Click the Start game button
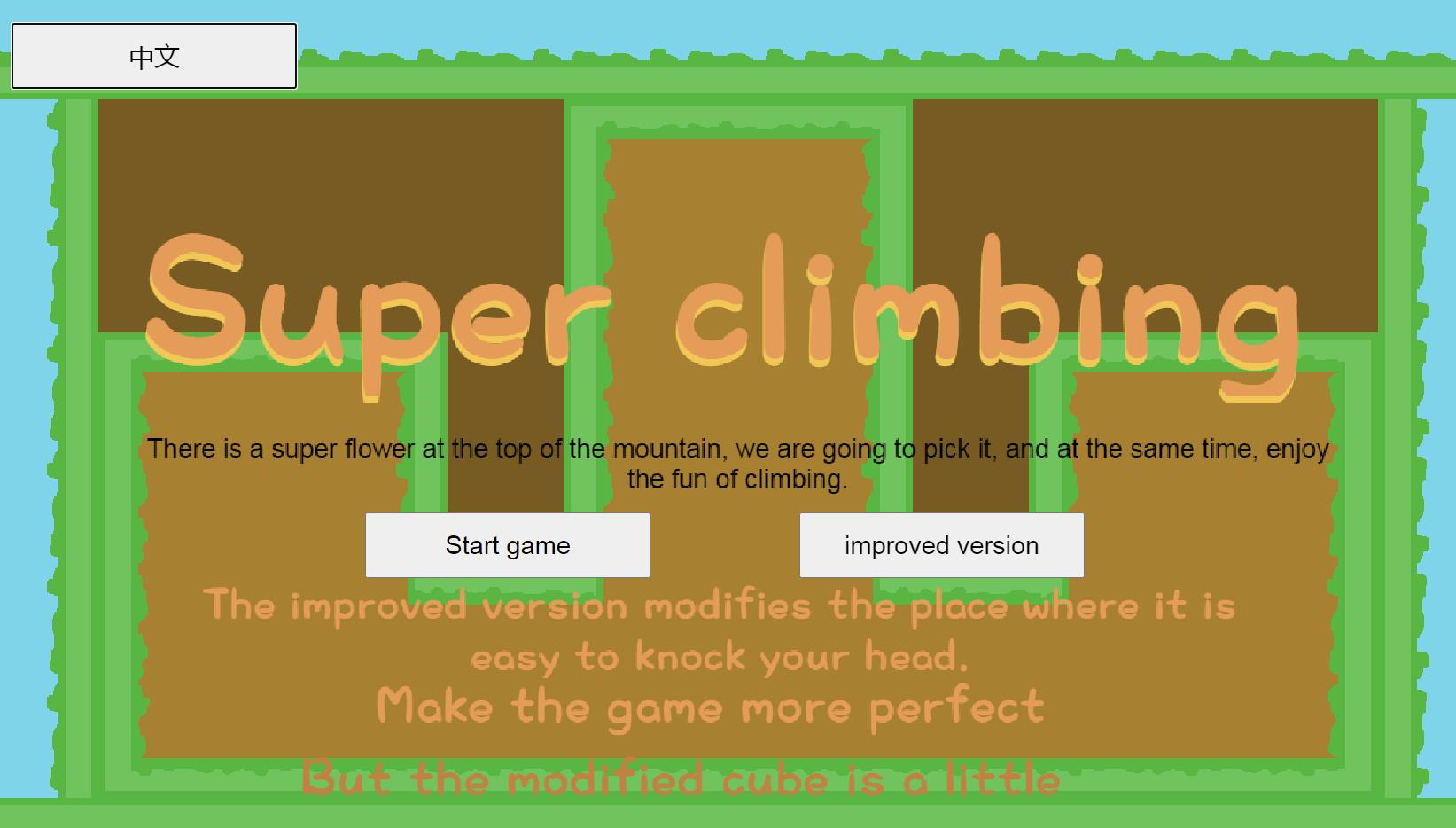The width and height of the screenshot is (1456, 828). point(507,545)
